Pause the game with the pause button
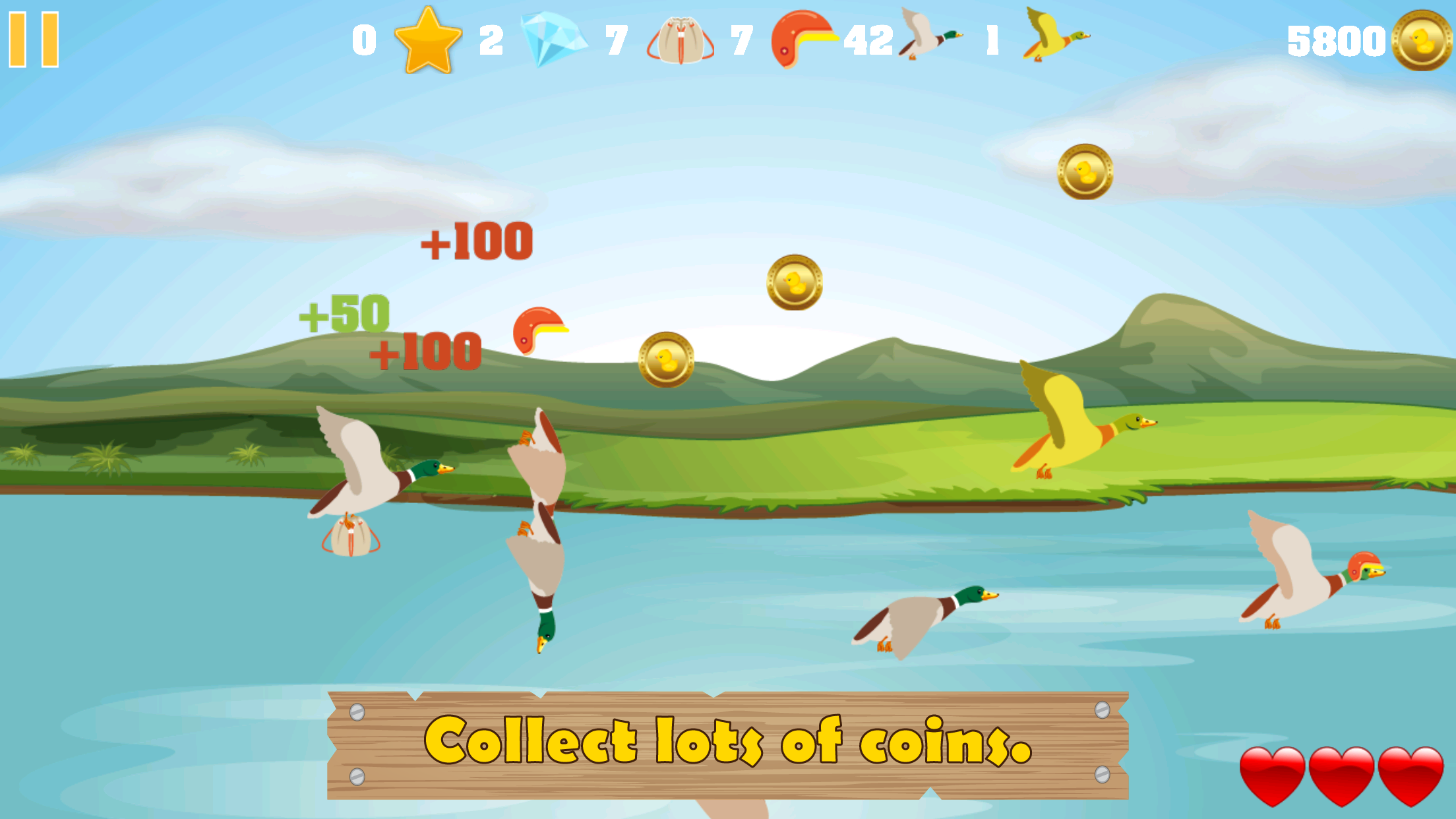 tap(34, 38)
